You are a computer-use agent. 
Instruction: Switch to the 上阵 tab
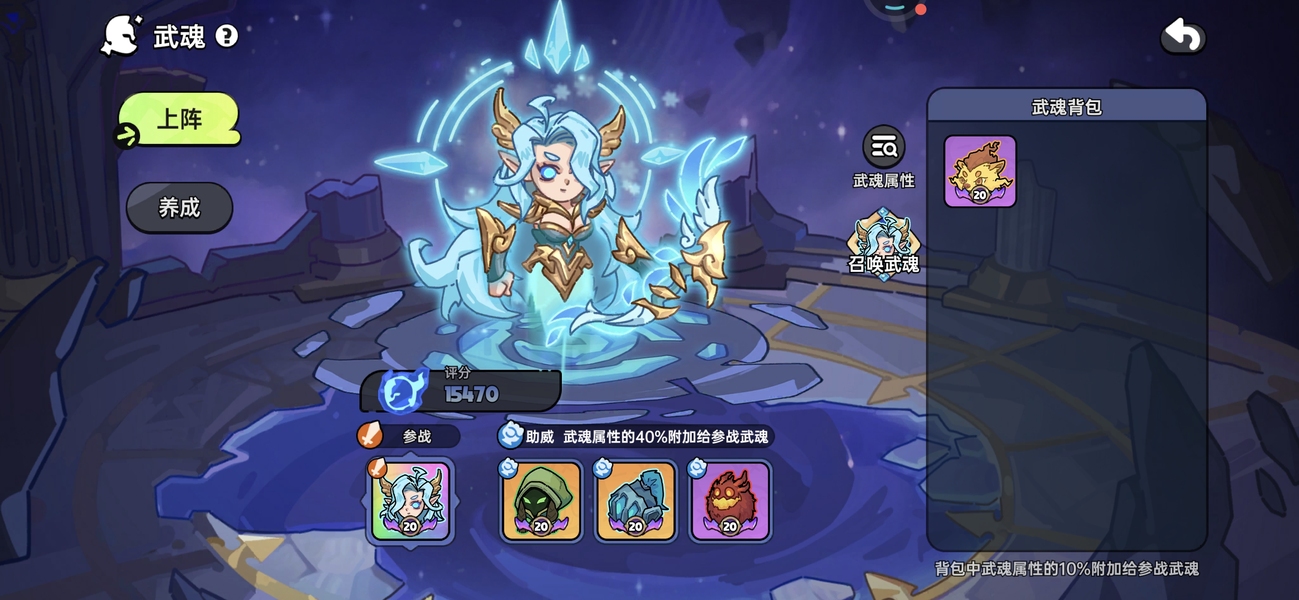pos(180,120)
